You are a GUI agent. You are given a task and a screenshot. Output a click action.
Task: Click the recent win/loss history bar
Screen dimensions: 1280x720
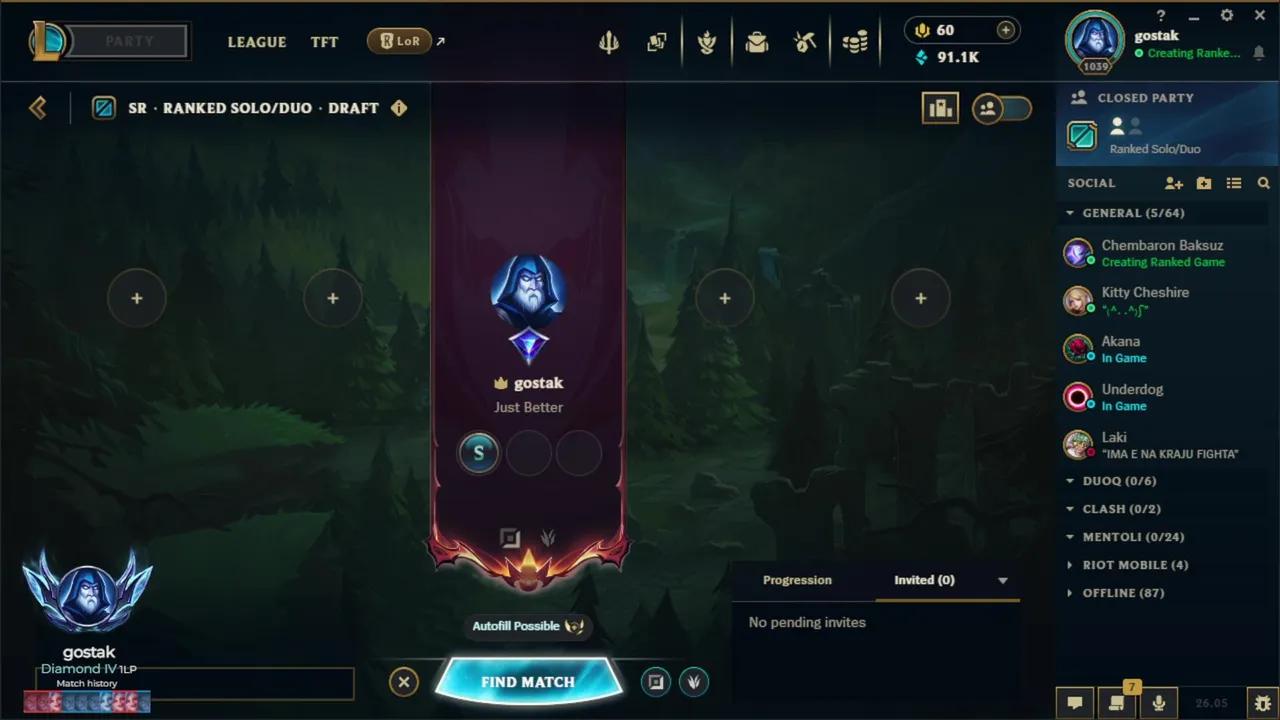click(x=86, y=702)
